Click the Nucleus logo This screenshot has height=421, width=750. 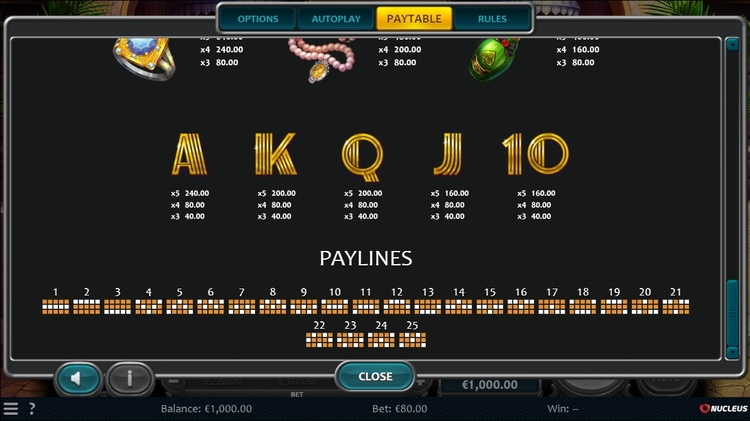tap(721, 409)
